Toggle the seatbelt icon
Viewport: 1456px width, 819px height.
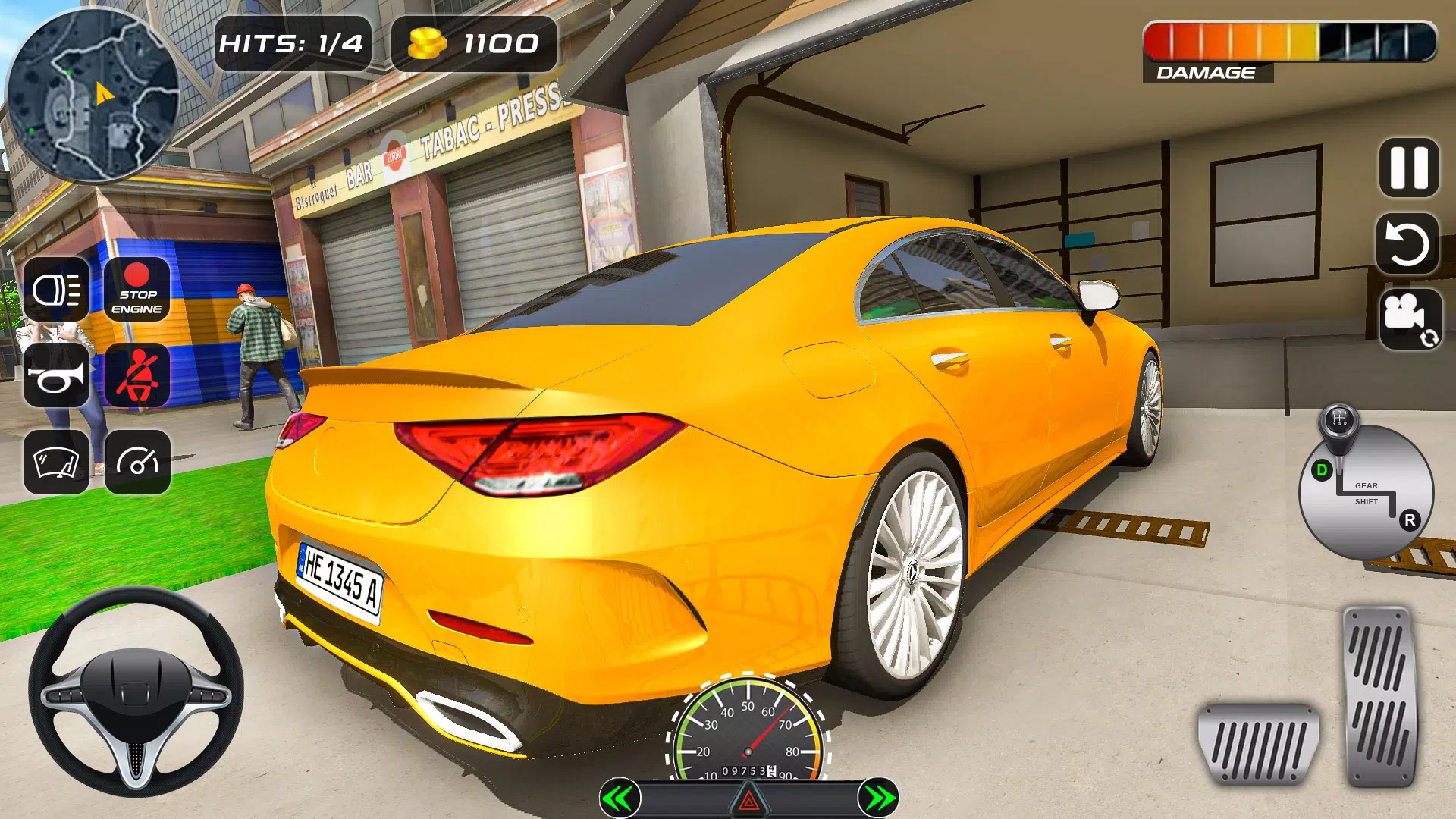pos(136,376)
